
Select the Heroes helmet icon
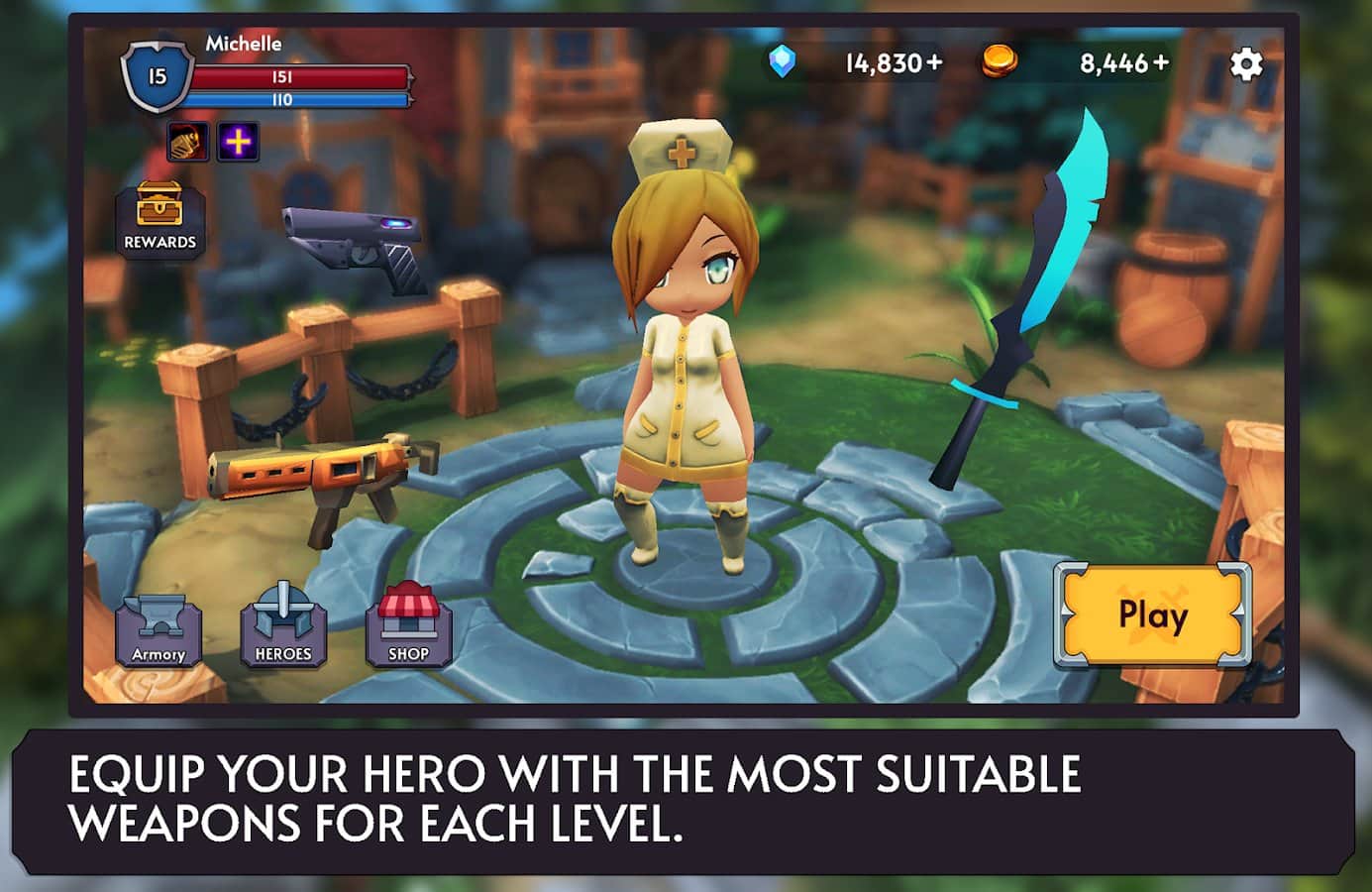[284, 624]
